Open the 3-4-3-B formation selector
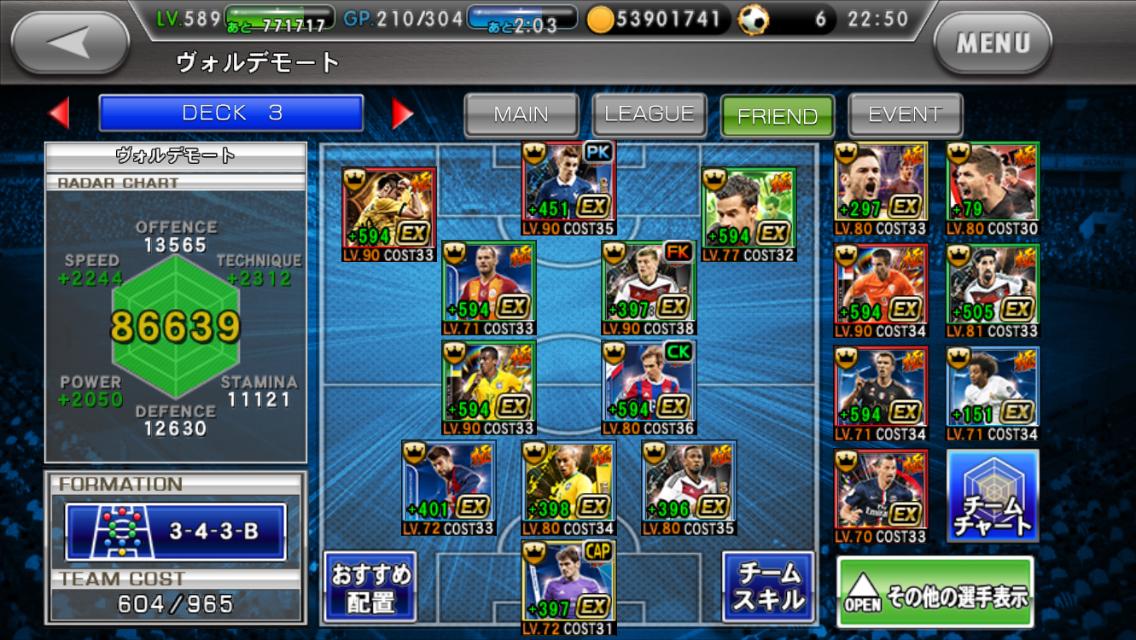 [x=176, y=531]
